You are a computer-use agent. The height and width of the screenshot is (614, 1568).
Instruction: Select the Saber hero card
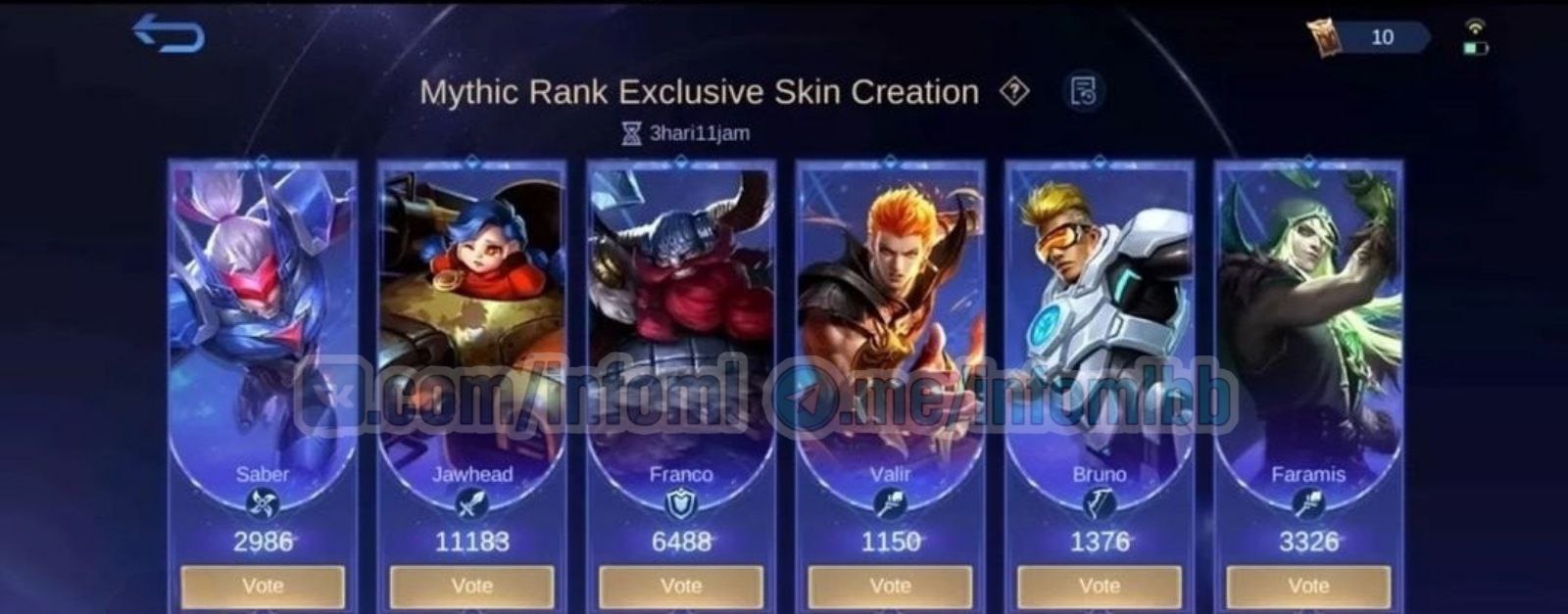263,313
